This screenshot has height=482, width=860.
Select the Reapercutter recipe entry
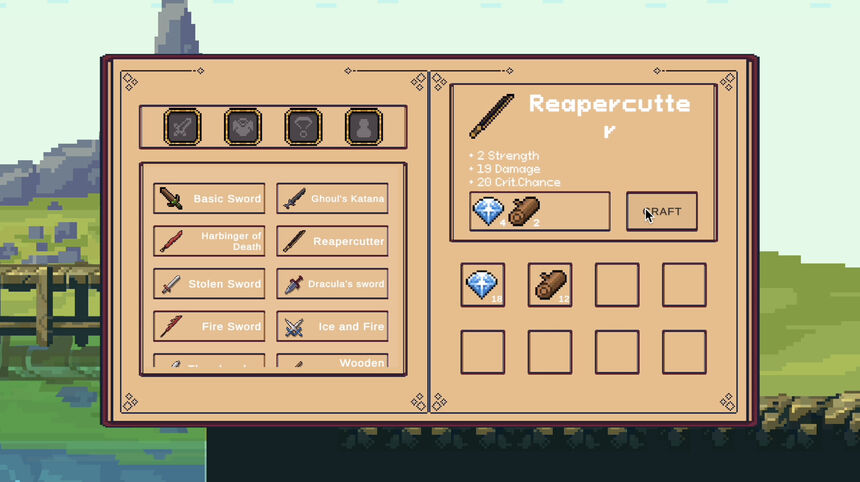[332, 241]
